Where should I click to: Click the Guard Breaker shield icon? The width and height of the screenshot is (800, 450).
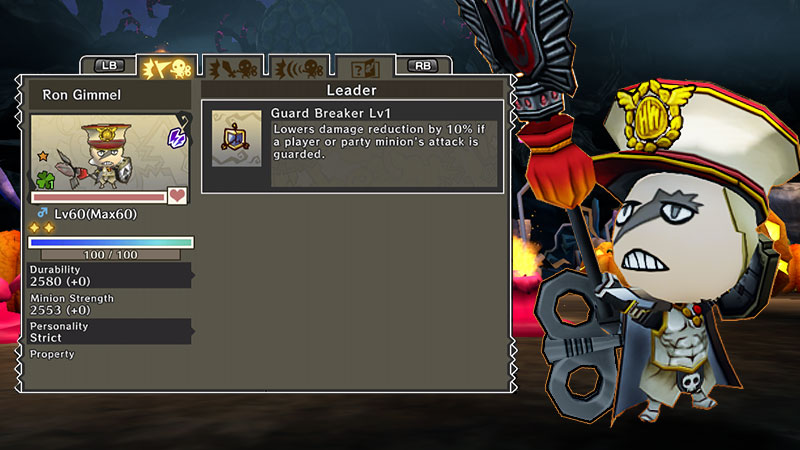point(236,140)
